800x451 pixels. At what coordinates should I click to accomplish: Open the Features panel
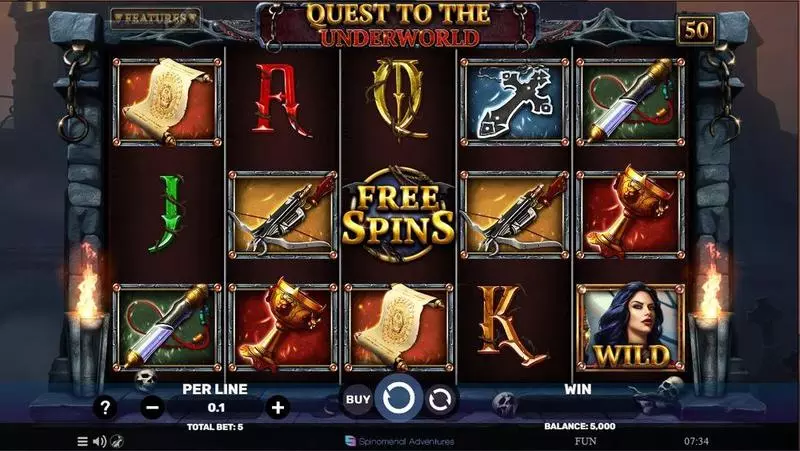coord(155,18)
